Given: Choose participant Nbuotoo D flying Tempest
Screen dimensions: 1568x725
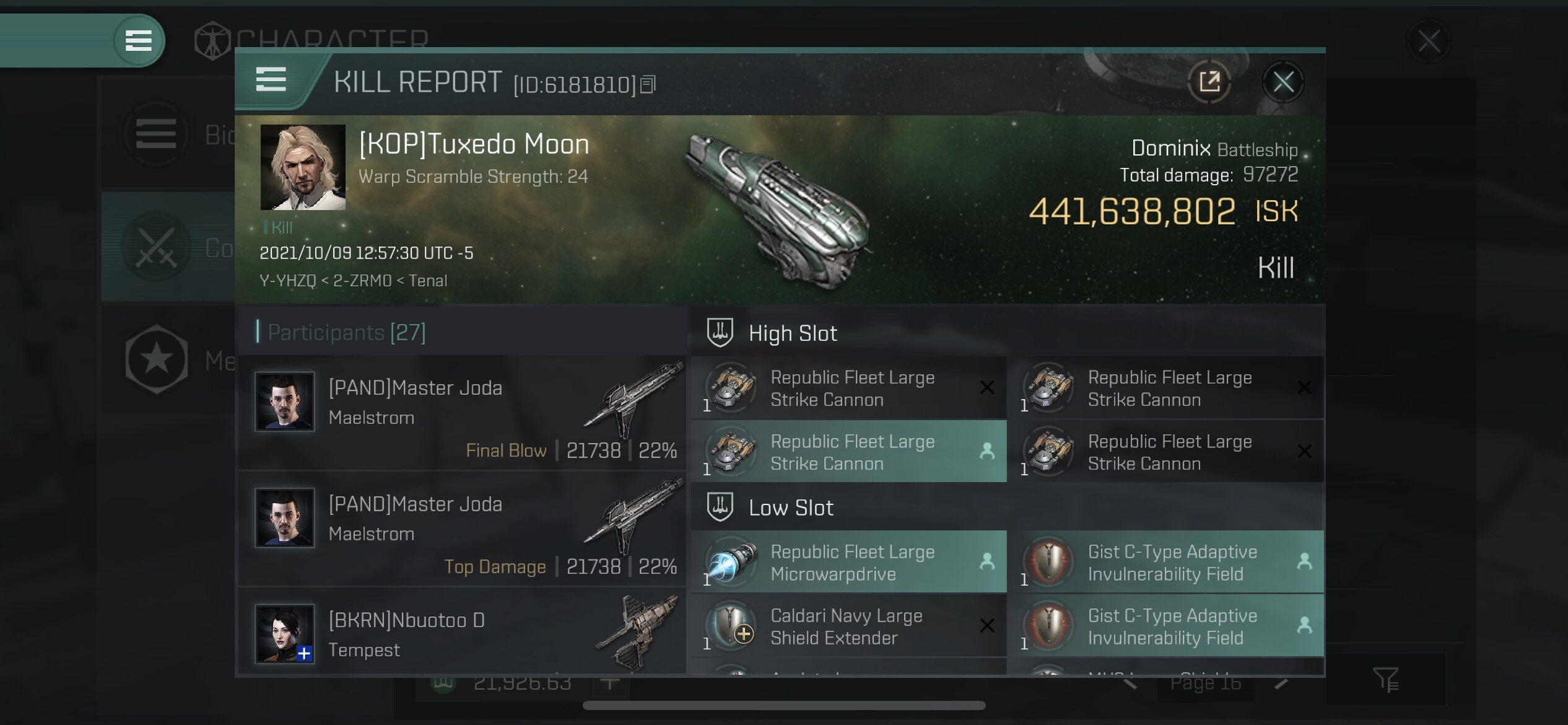Looking at the screenshot, I should coord(462,635).
